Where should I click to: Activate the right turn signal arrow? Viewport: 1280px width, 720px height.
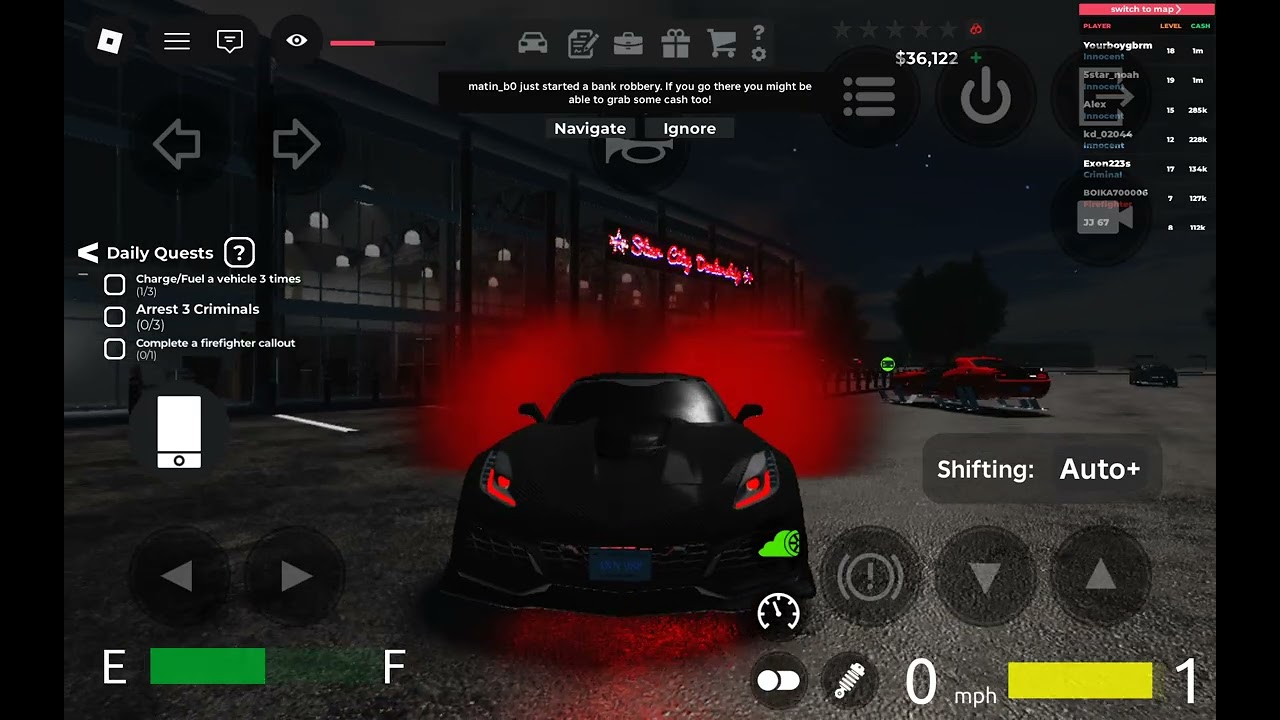pos(296,145)
